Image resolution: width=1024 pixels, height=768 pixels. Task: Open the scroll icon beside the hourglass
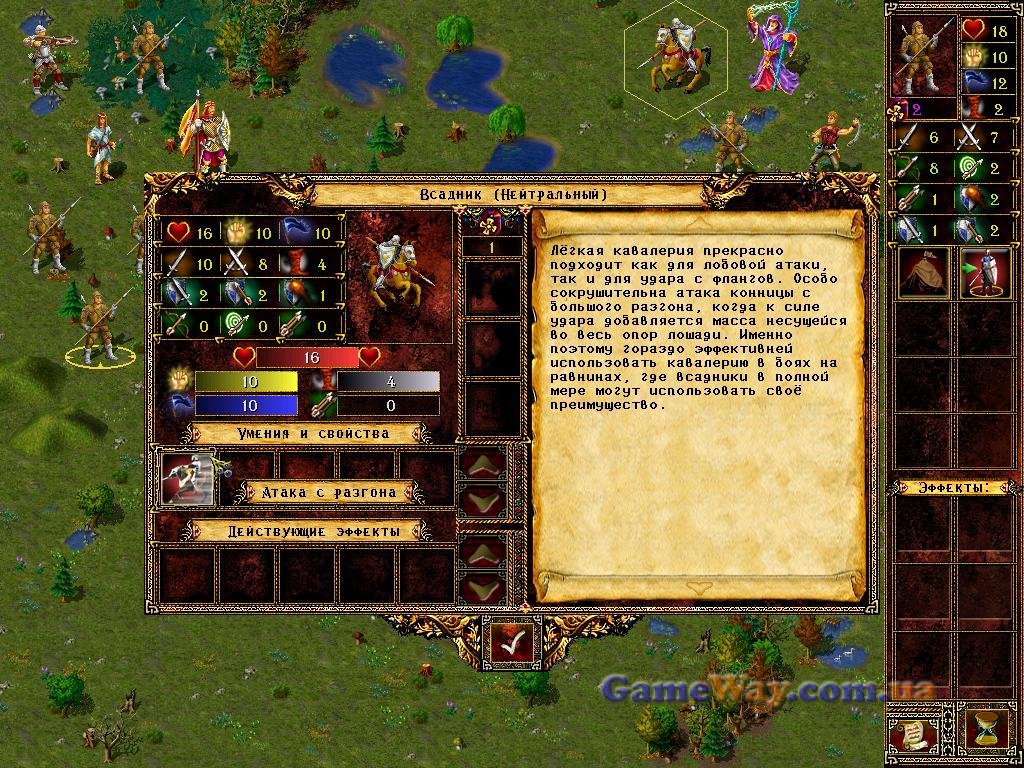[x=914, y=728]
